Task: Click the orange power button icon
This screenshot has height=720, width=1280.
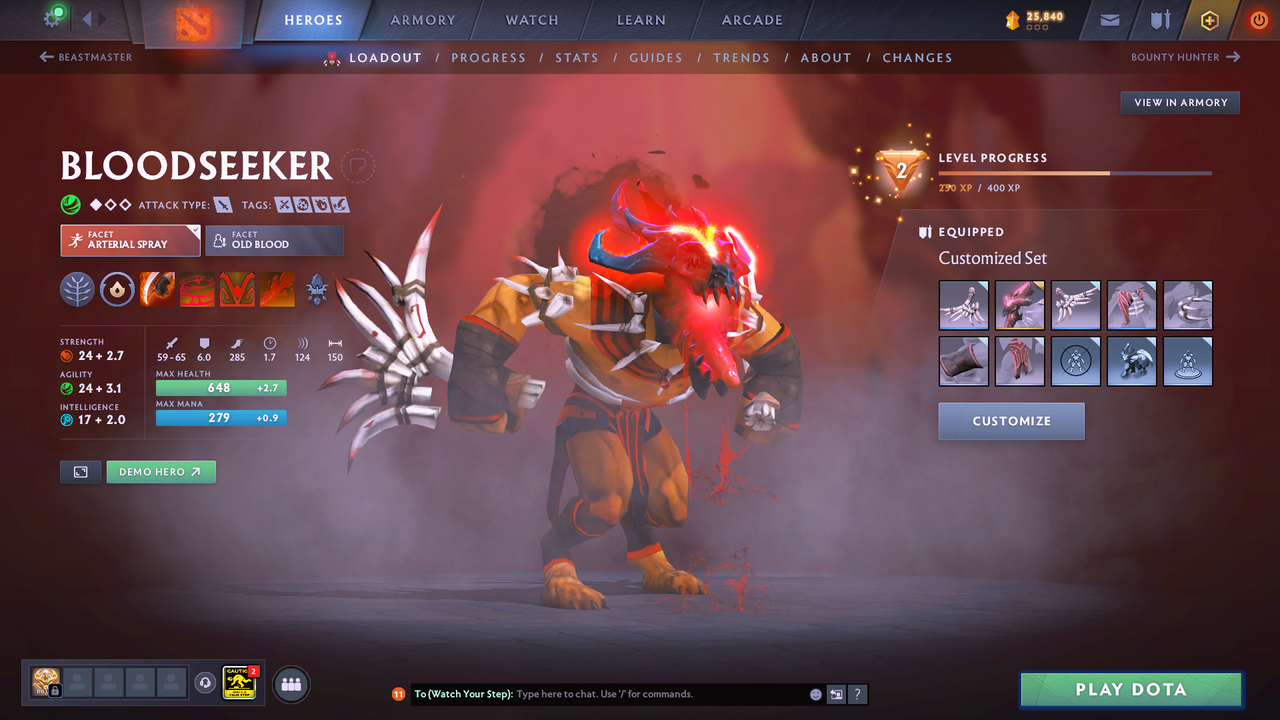Action: tap(1258, 19)
